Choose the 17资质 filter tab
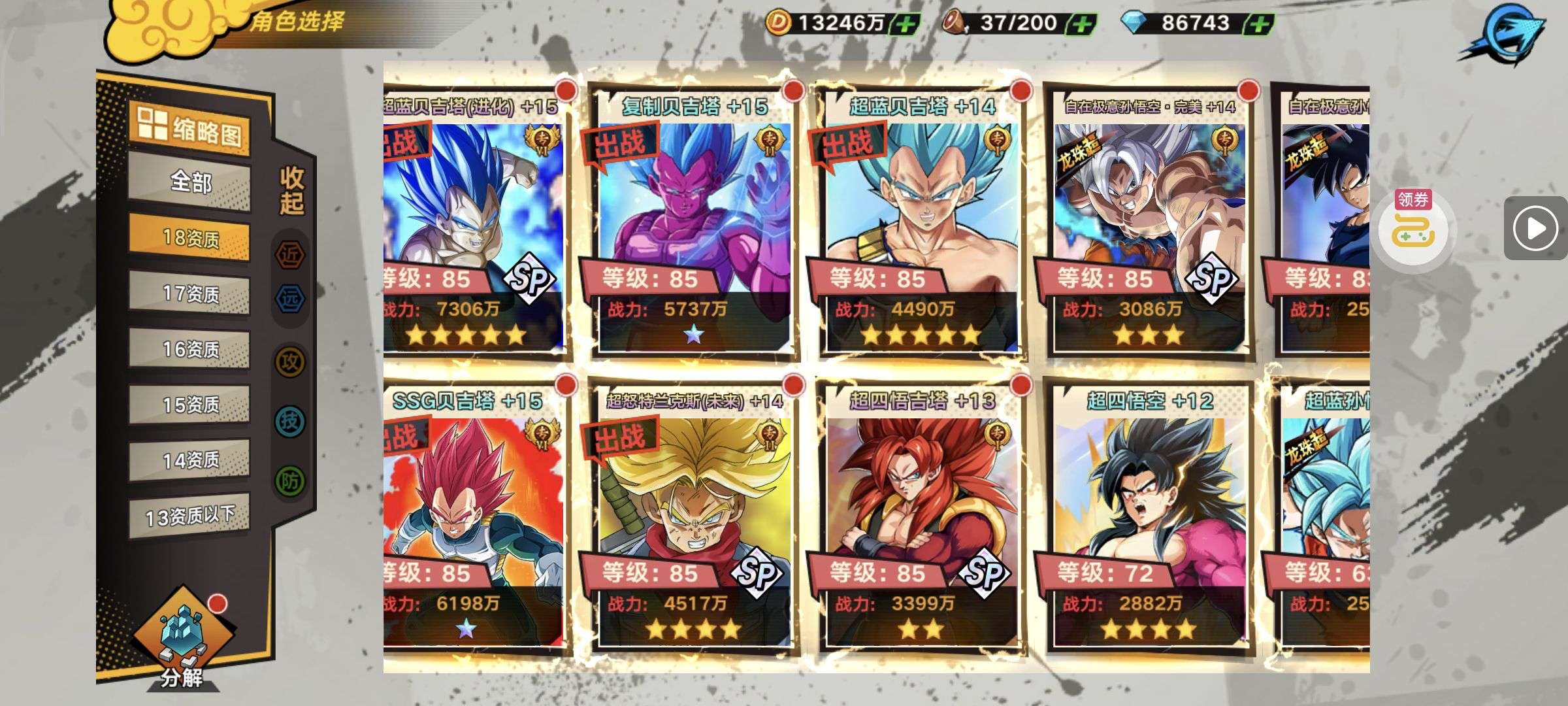Screen dimensions: 1568x706 (x=190, y=294)
